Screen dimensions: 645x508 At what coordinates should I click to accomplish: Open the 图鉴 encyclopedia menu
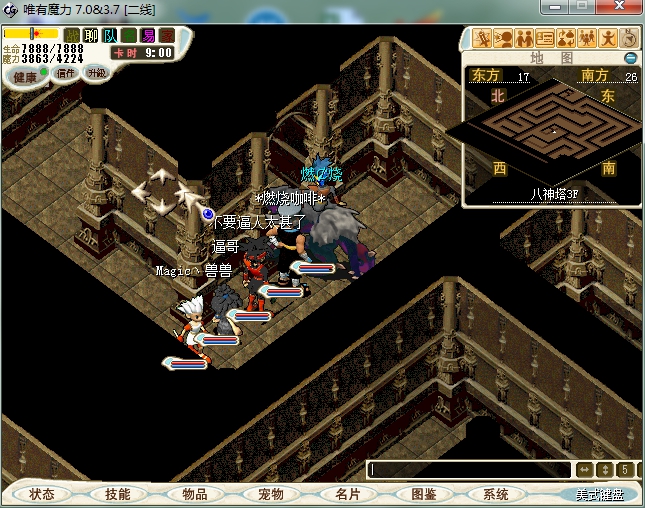pyautogui.click(x=423, y=494)
